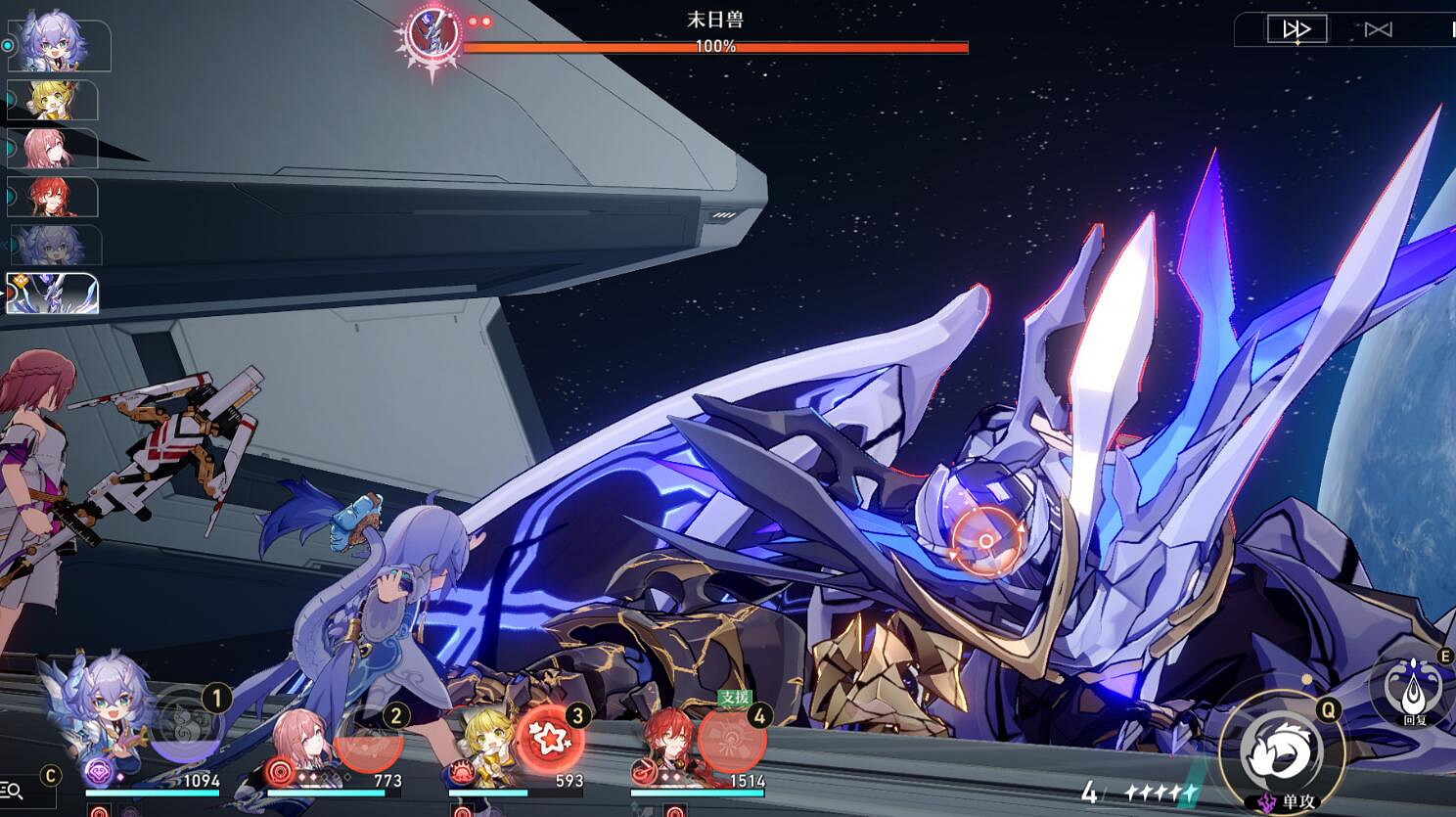Click the pink-haired portrait in the turn order
Image resolution: width=1456 pixels, height=817 pixels.
(x=53, y=149)
